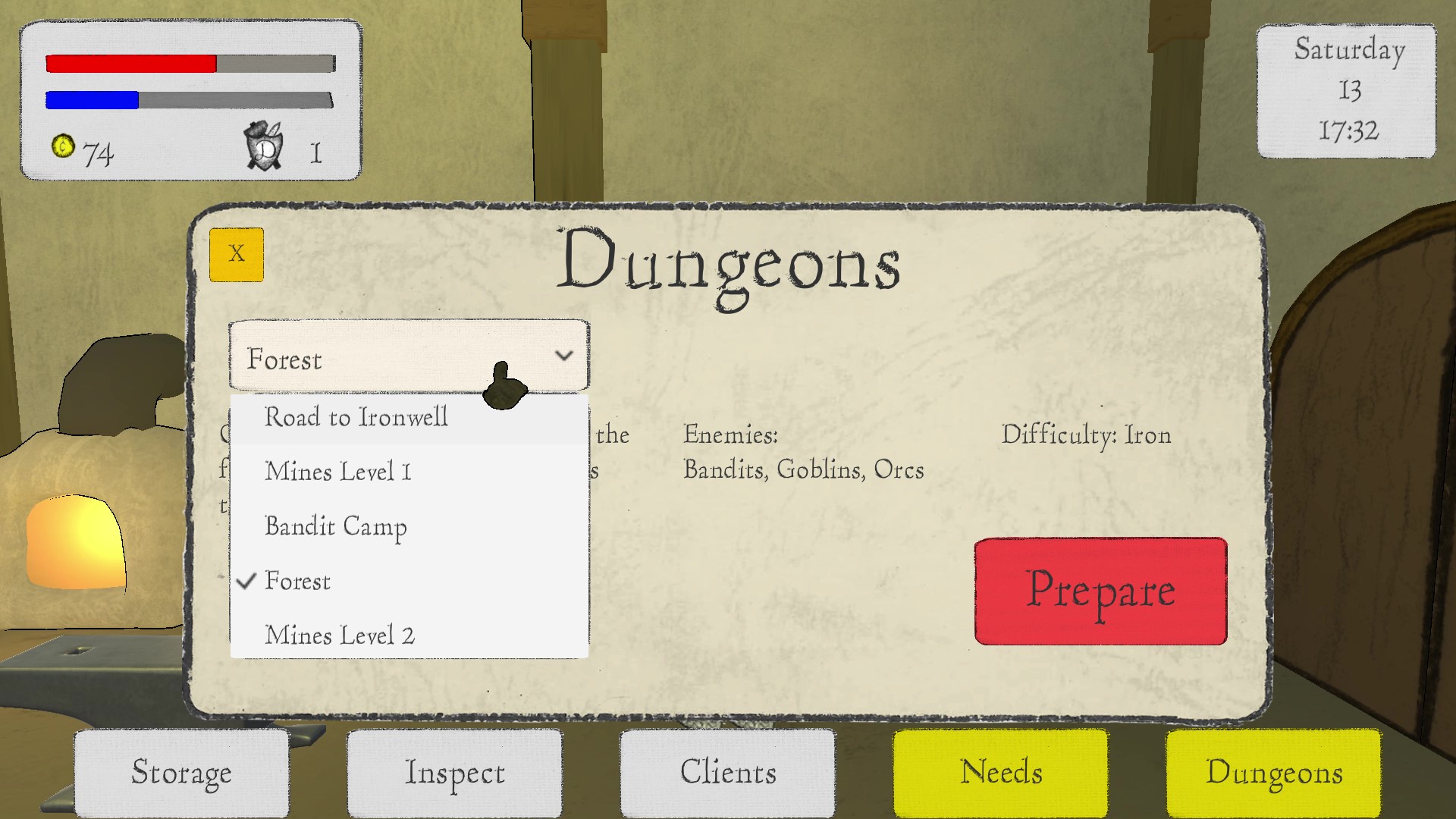Click the gold coin currency icon

(64, 149)
